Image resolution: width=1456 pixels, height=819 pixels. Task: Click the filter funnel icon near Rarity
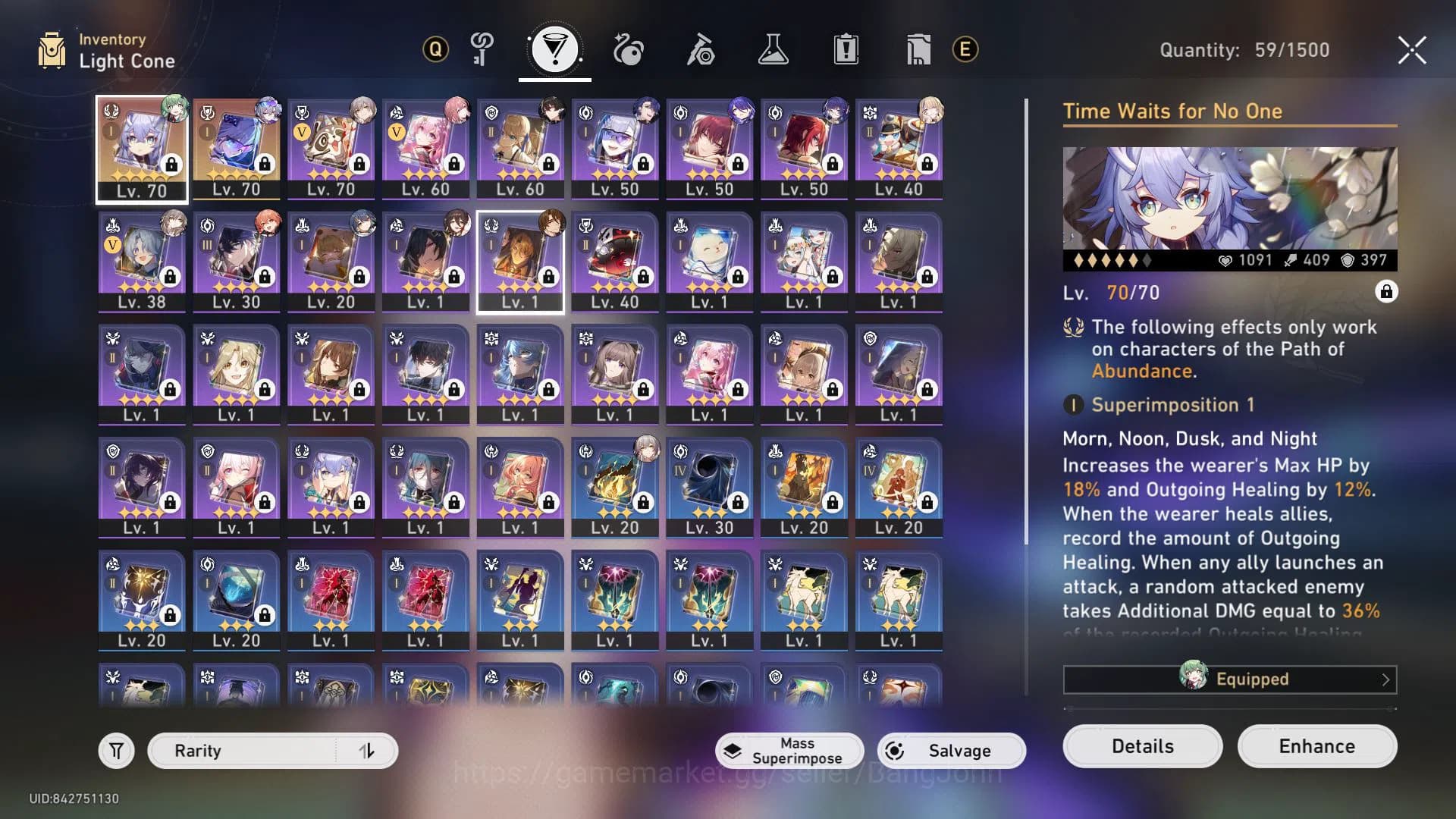coord(115,750)
